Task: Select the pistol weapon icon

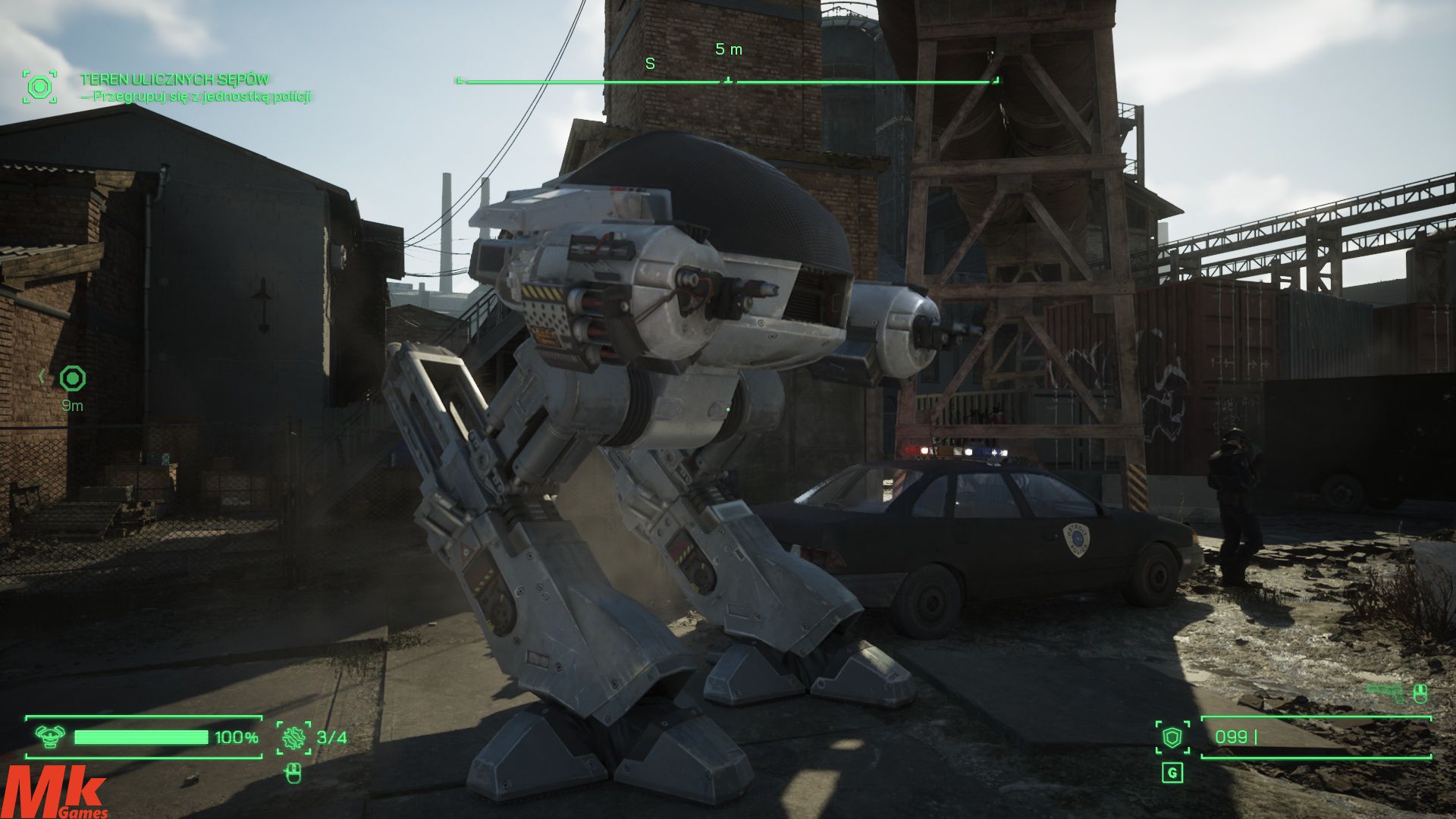Action: (1385, 690)
